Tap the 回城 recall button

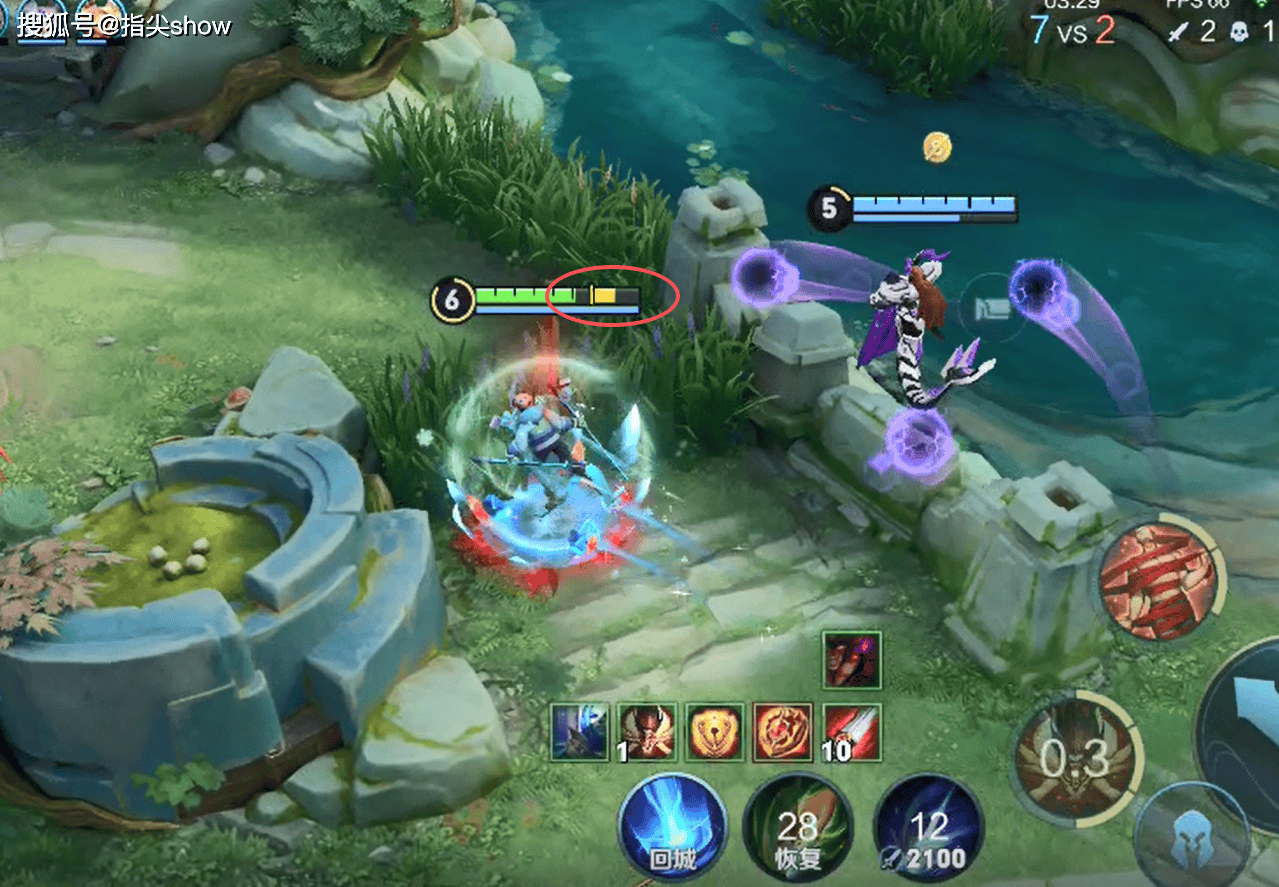tap(671, 827)
